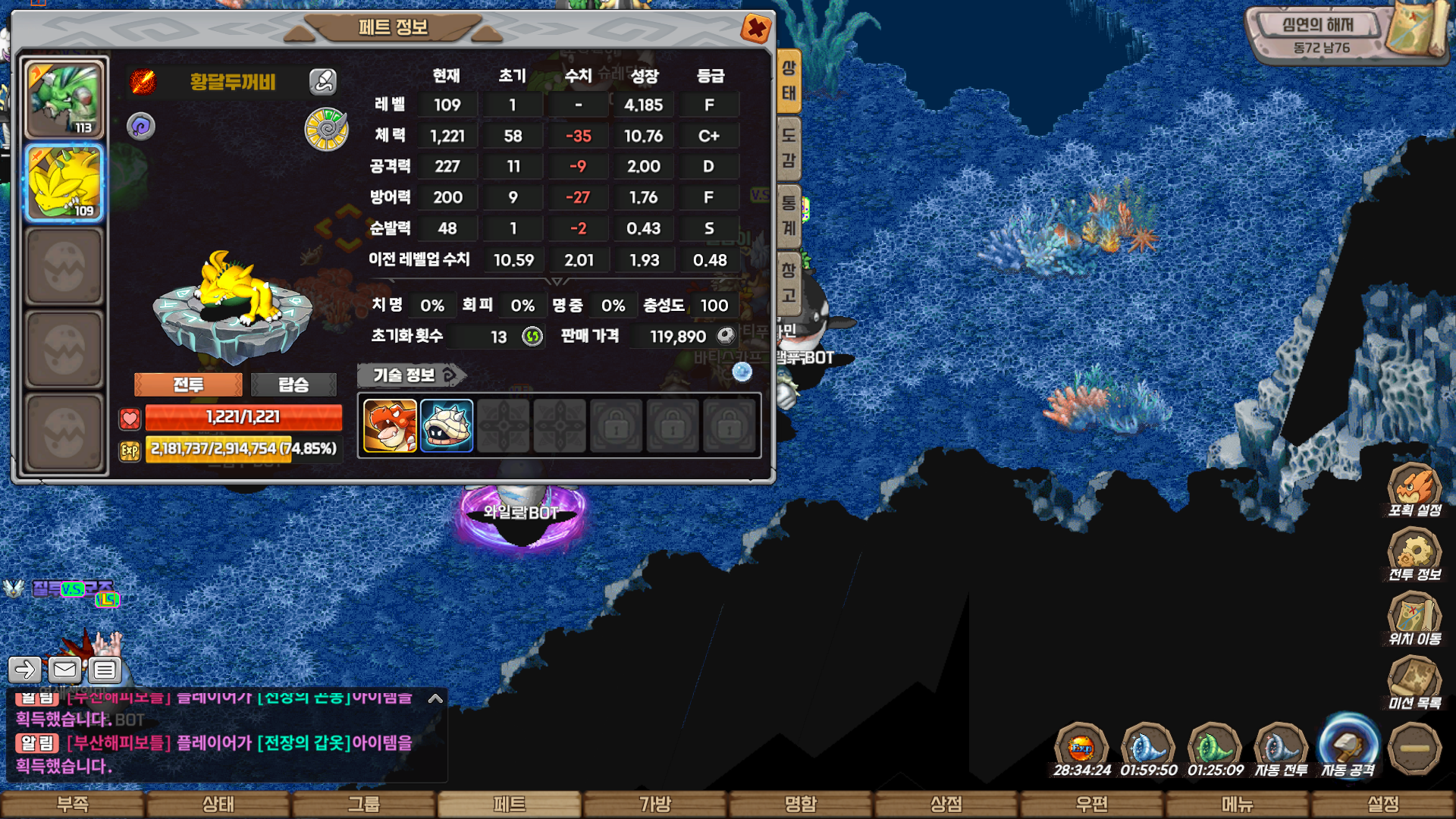
Task: Click the green reset count icon
Action: 532,336
